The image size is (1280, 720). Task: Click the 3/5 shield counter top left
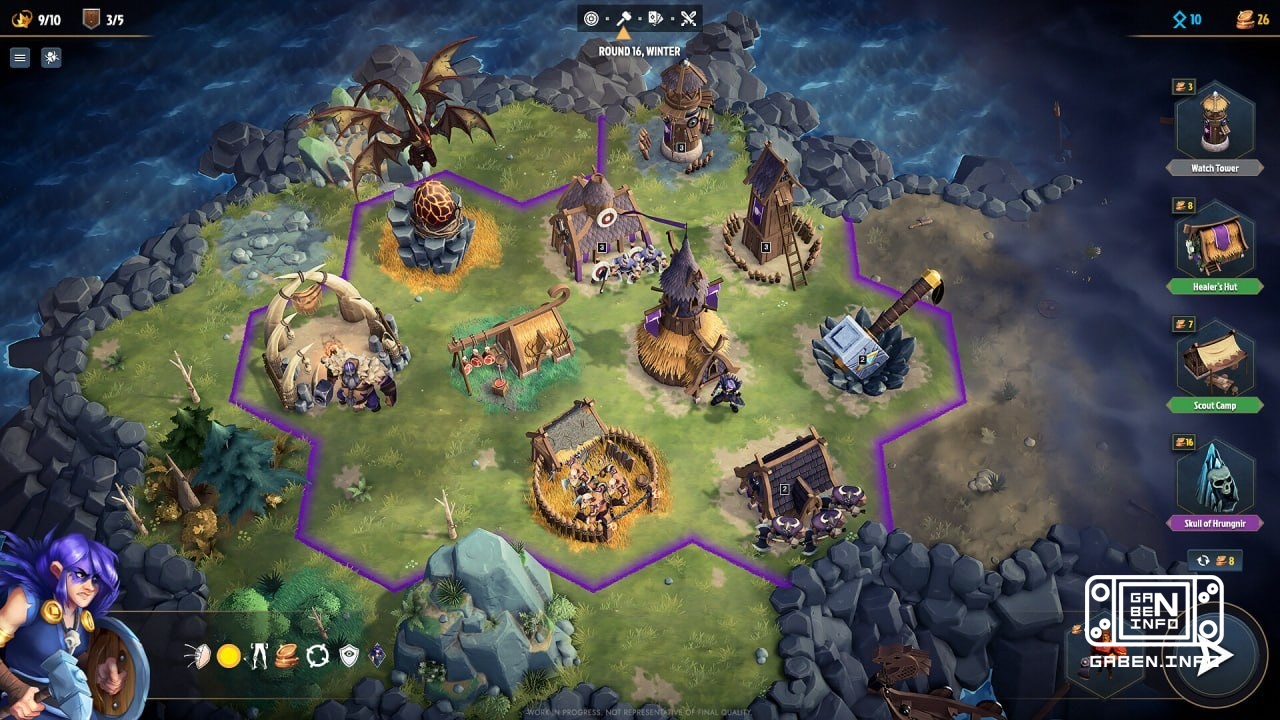tap(105, 17)
